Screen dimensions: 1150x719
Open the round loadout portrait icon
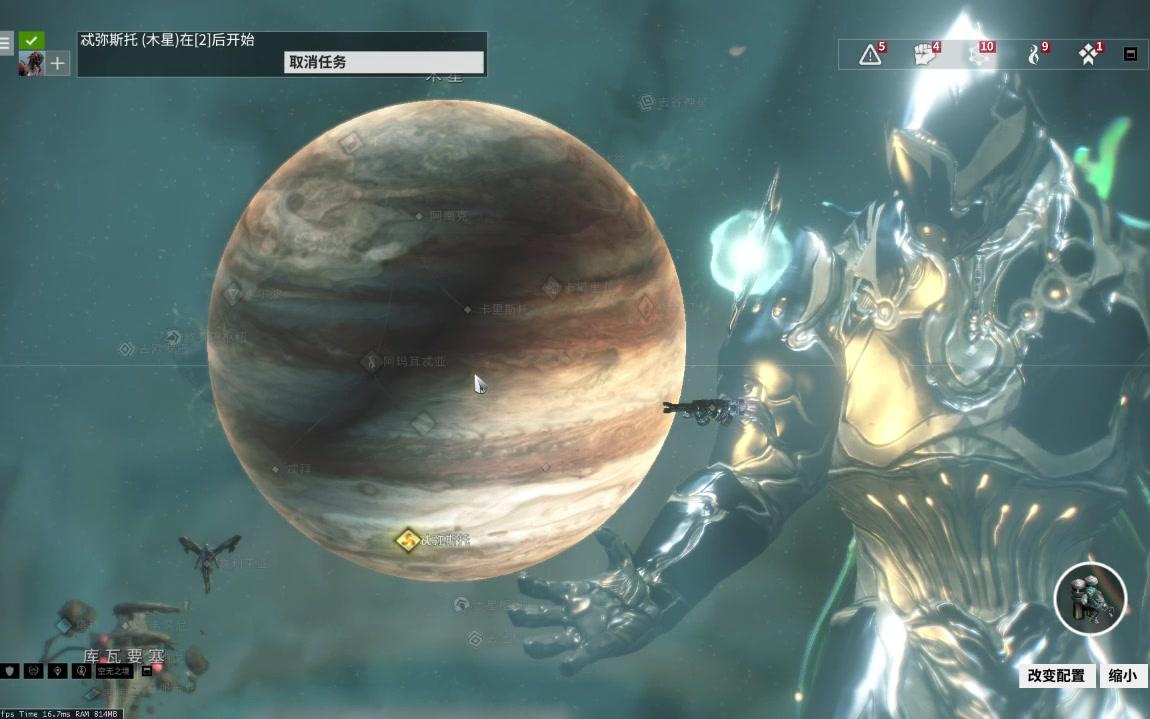coord(1090,600)
